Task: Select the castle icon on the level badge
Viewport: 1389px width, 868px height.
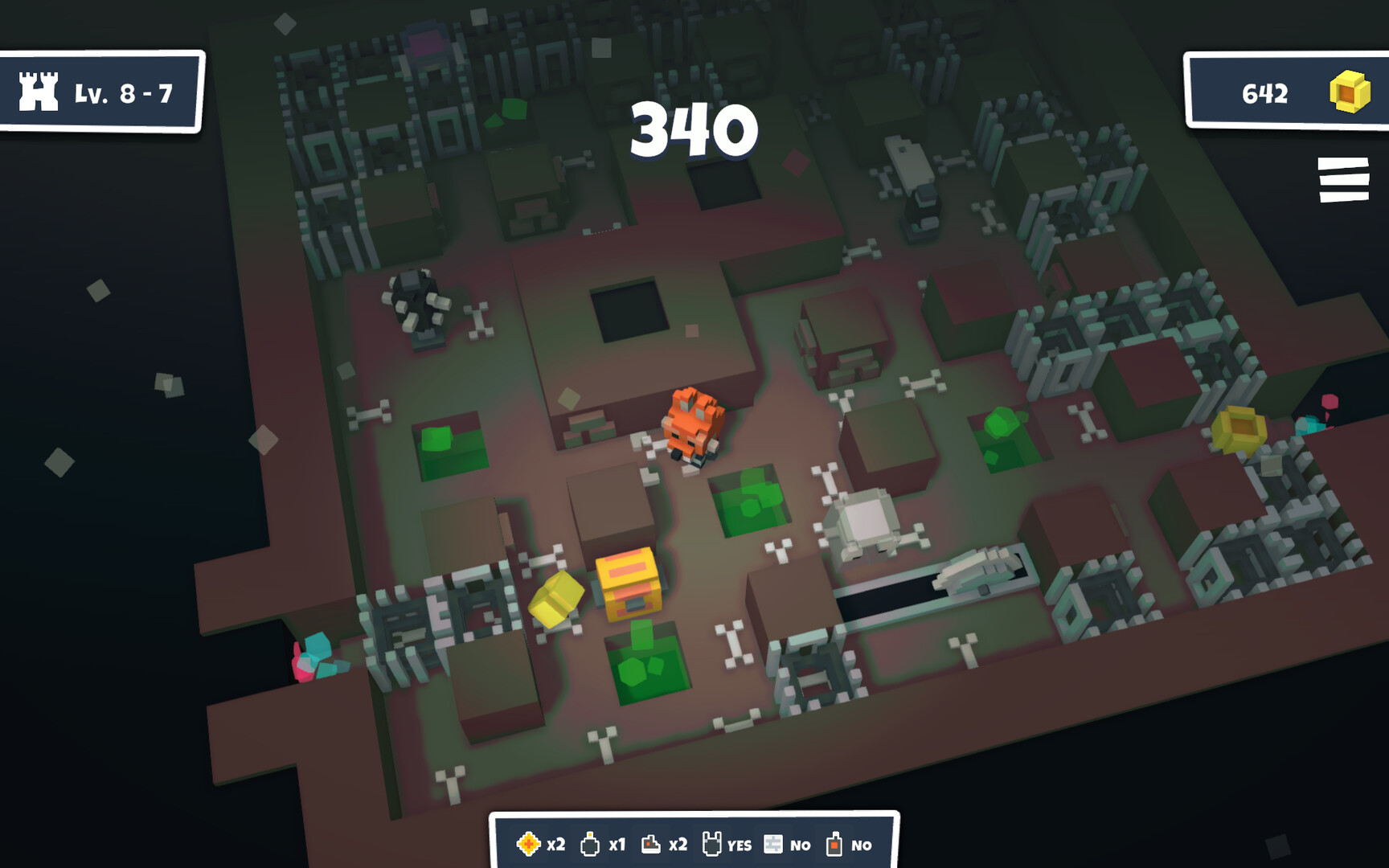Action: pyautogui.click(x=38, y=94)
